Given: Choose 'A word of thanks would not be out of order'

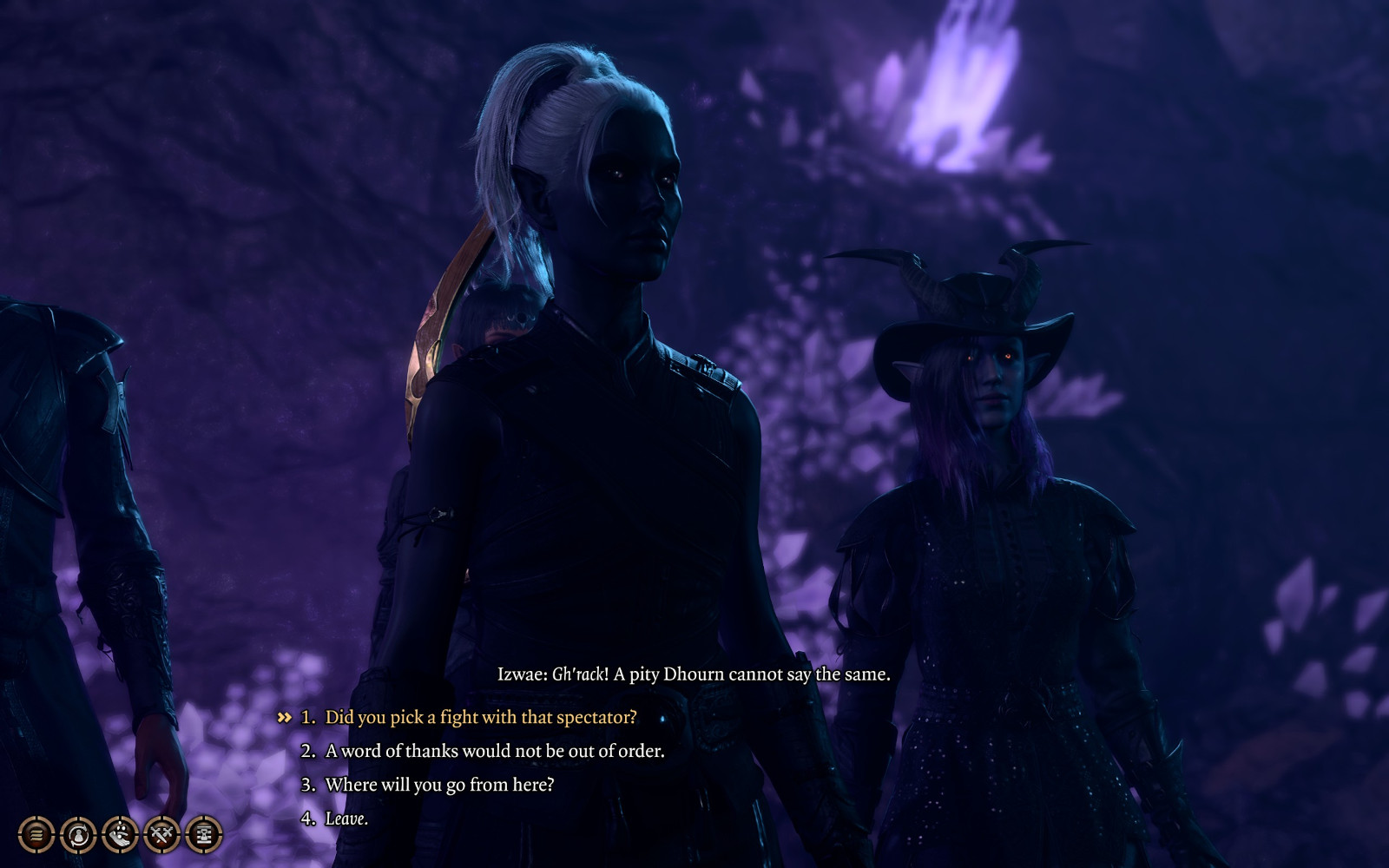Looking at the screenshot, I should 494,752.
